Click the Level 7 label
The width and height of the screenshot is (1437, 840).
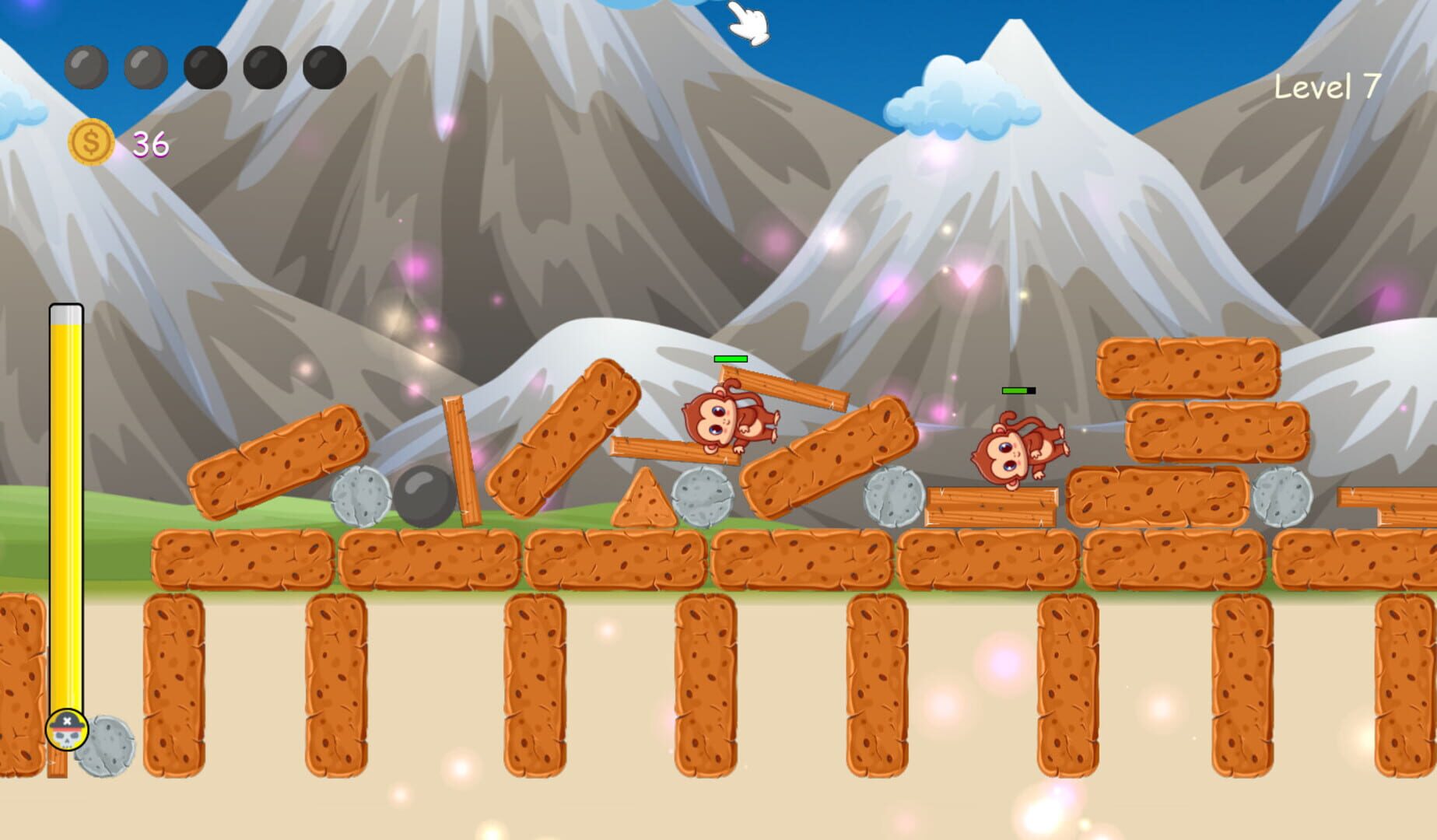click(1327, 87)
